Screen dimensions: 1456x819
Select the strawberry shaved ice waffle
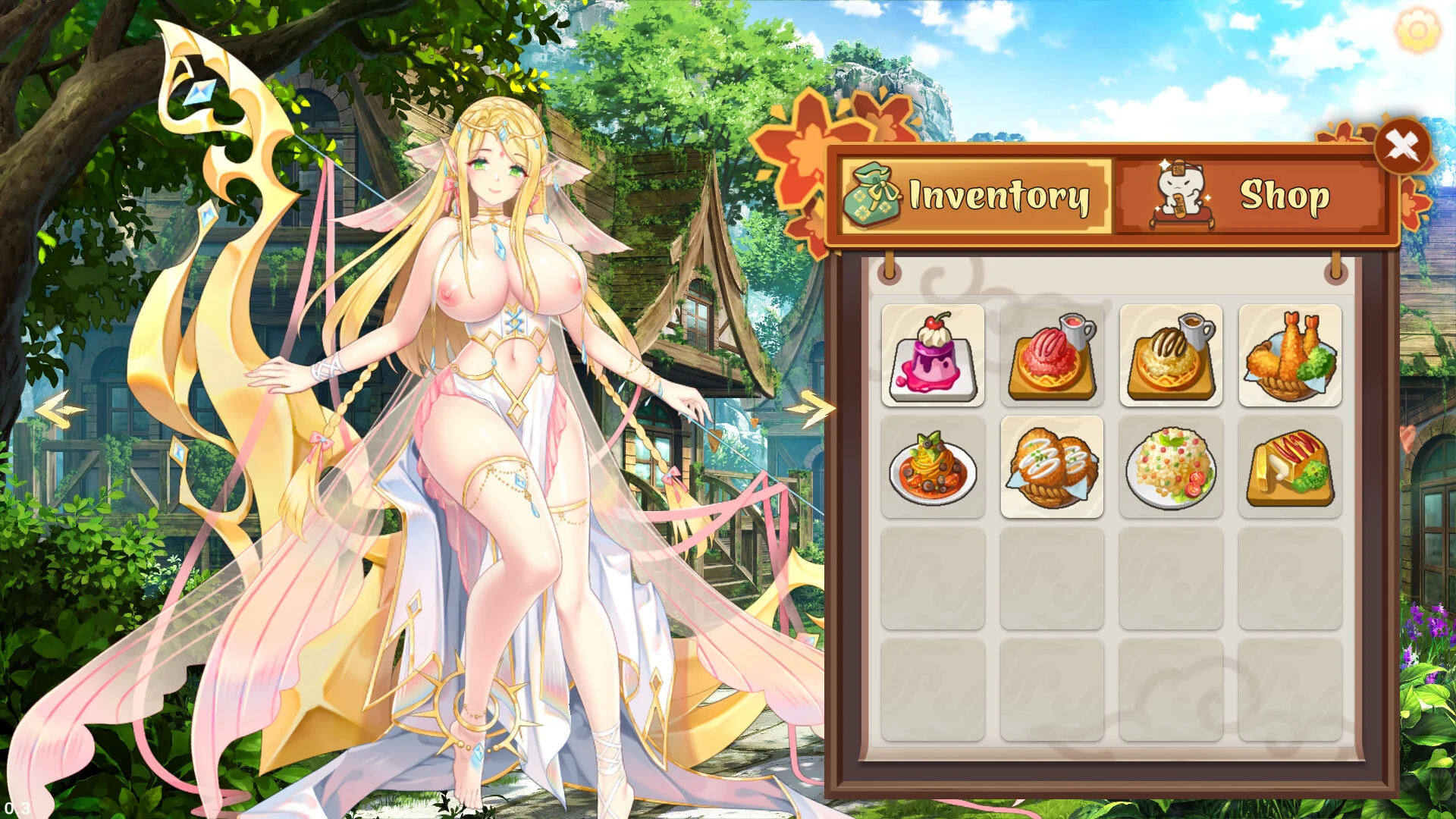pyautogui.click(x=1052, y=355)
